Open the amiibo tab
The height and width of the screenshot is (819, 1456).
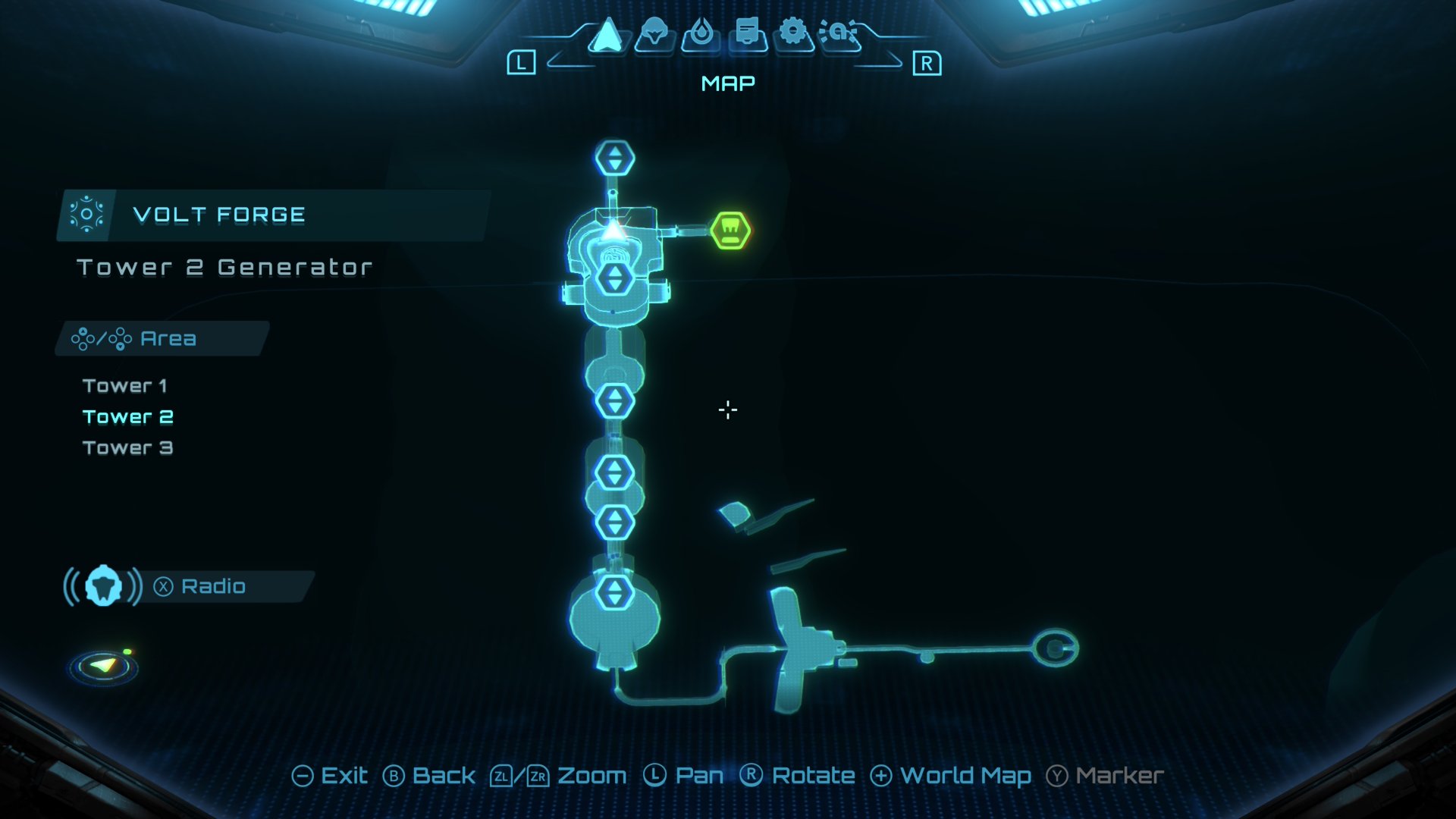839,33
